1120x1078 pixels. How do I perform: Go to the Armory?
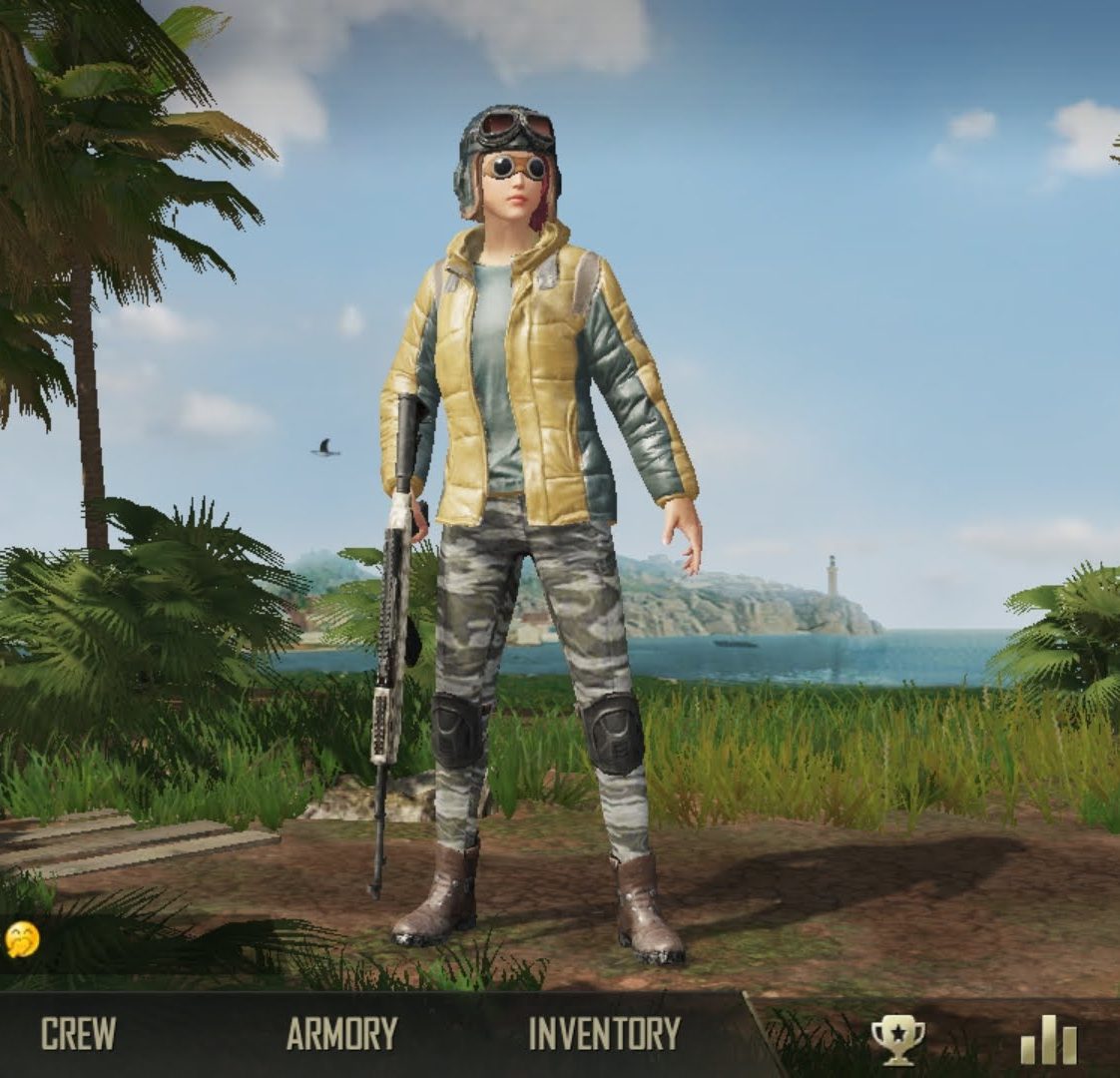(341, 1034)
